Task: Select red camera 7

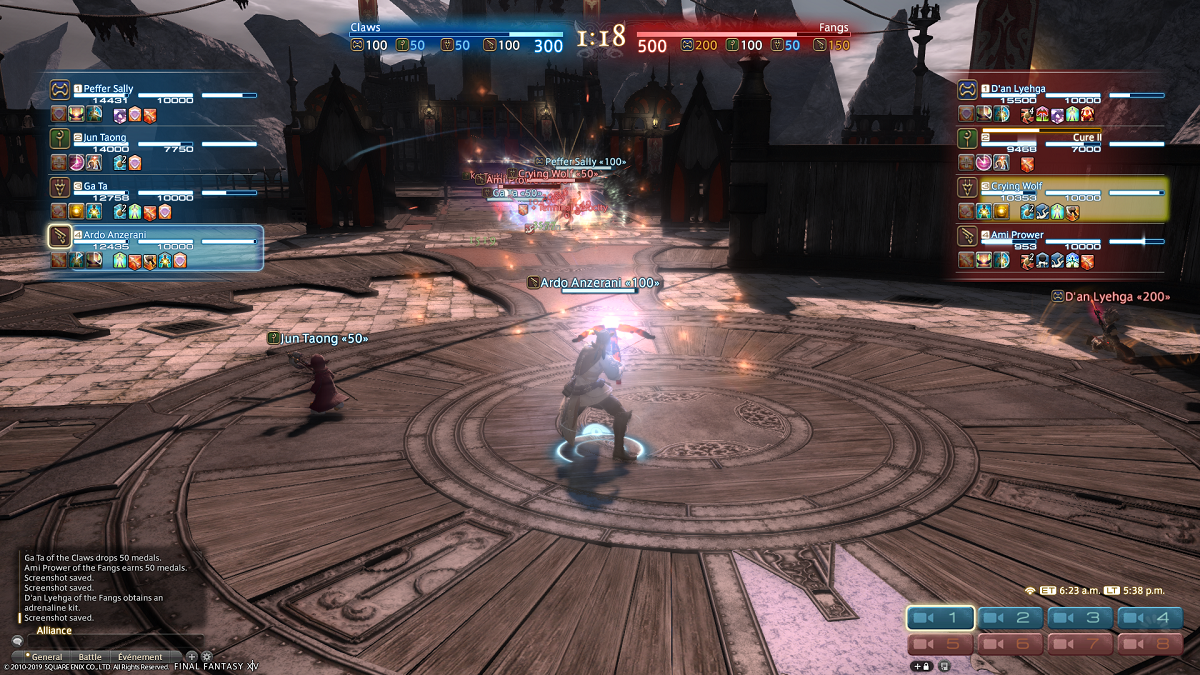Action: tap(1081, 645)
